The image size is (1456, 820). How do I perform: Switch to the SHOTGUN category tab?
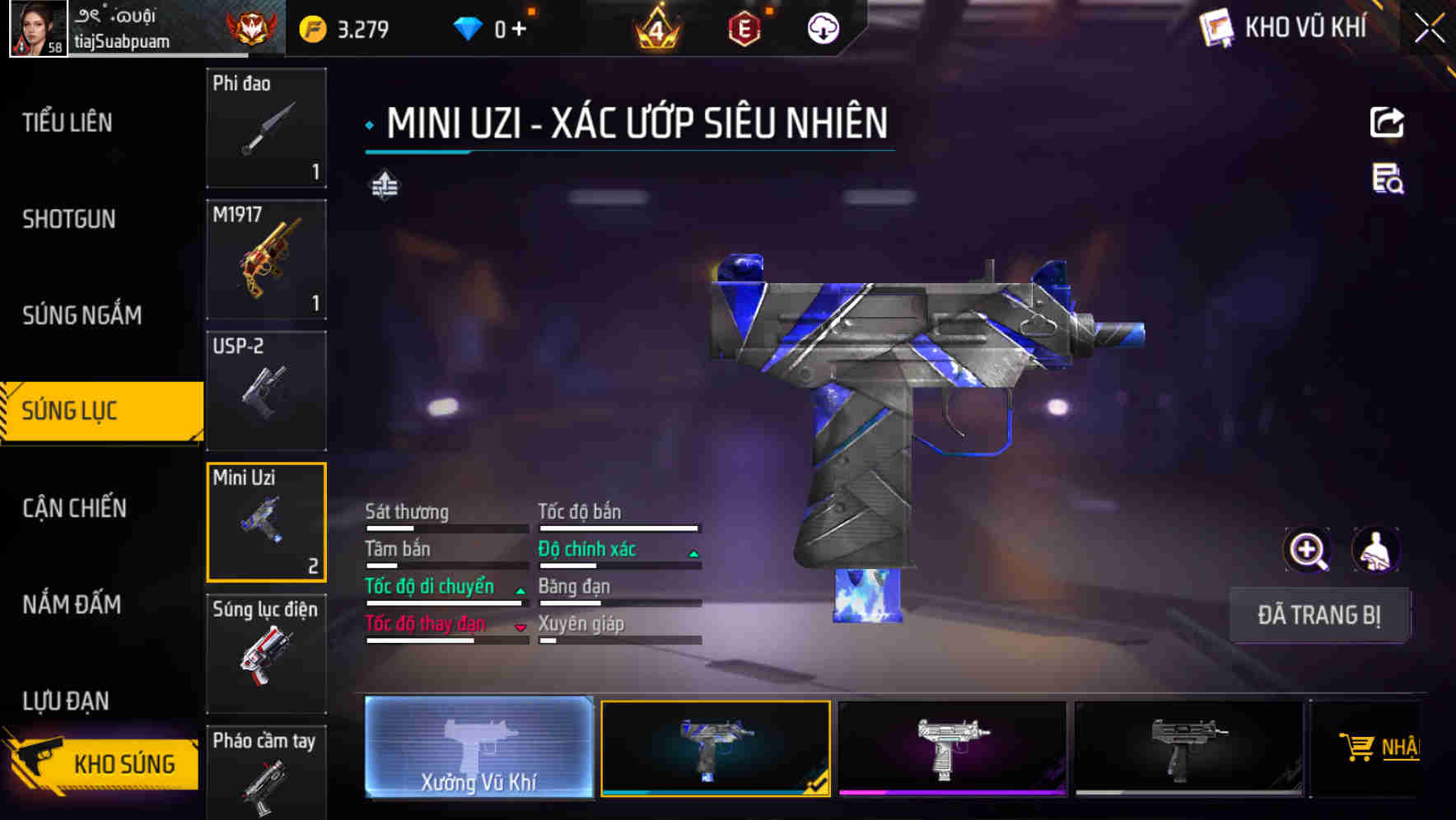click(x=69, y=219)
